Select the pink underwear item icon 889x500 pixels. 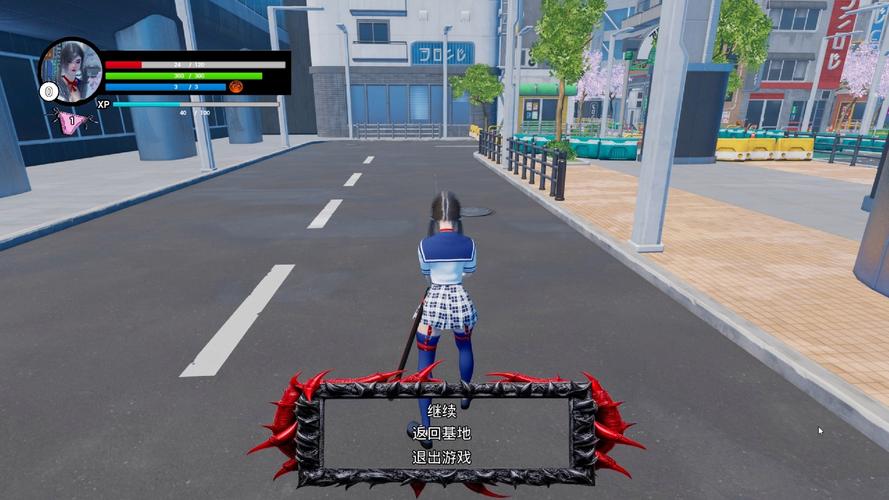[69, 121]
